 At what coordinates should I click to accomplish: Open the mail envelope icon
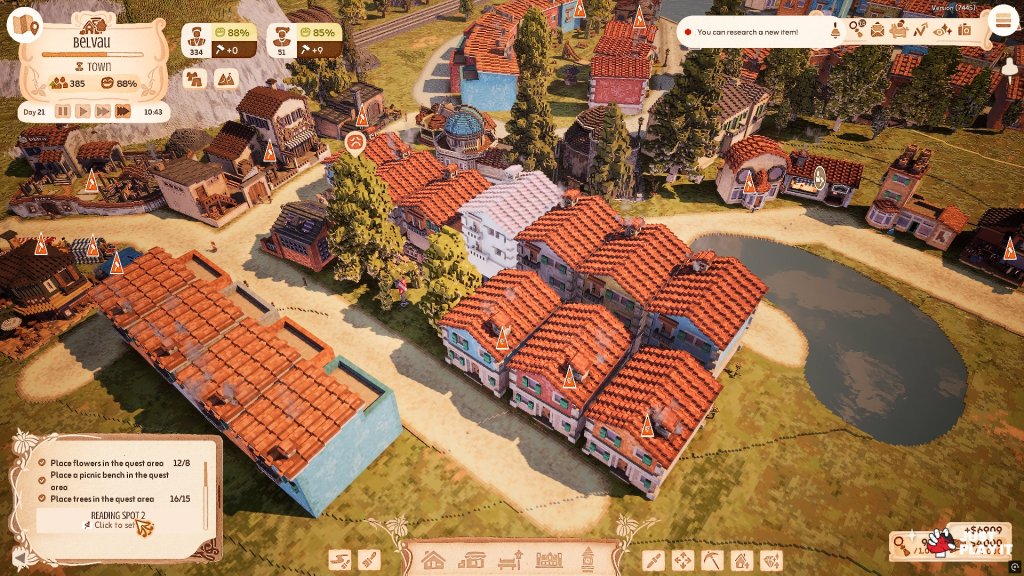(x=877, y=30)
